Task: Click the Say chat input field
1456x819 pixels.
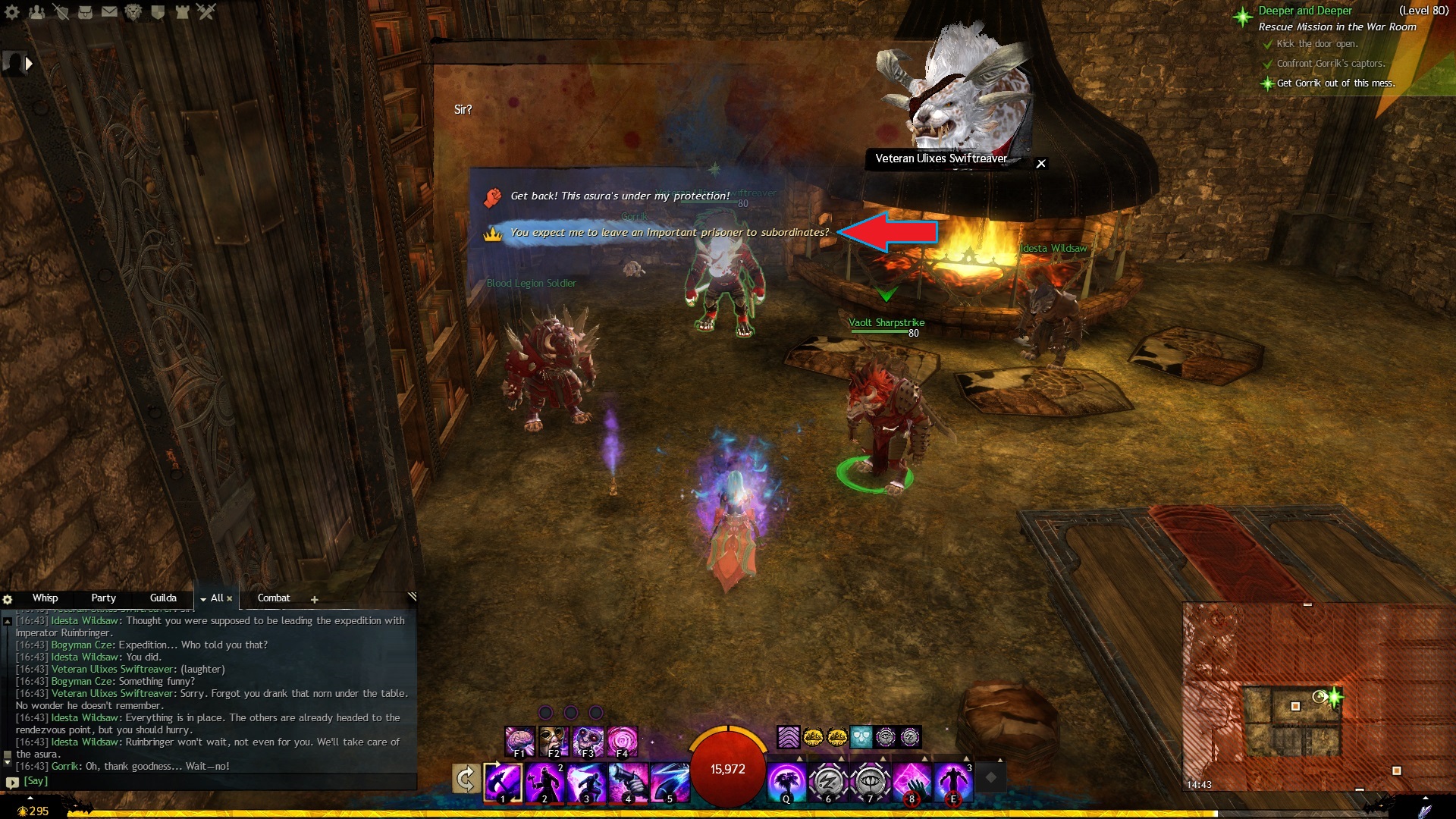Action: 212,781
